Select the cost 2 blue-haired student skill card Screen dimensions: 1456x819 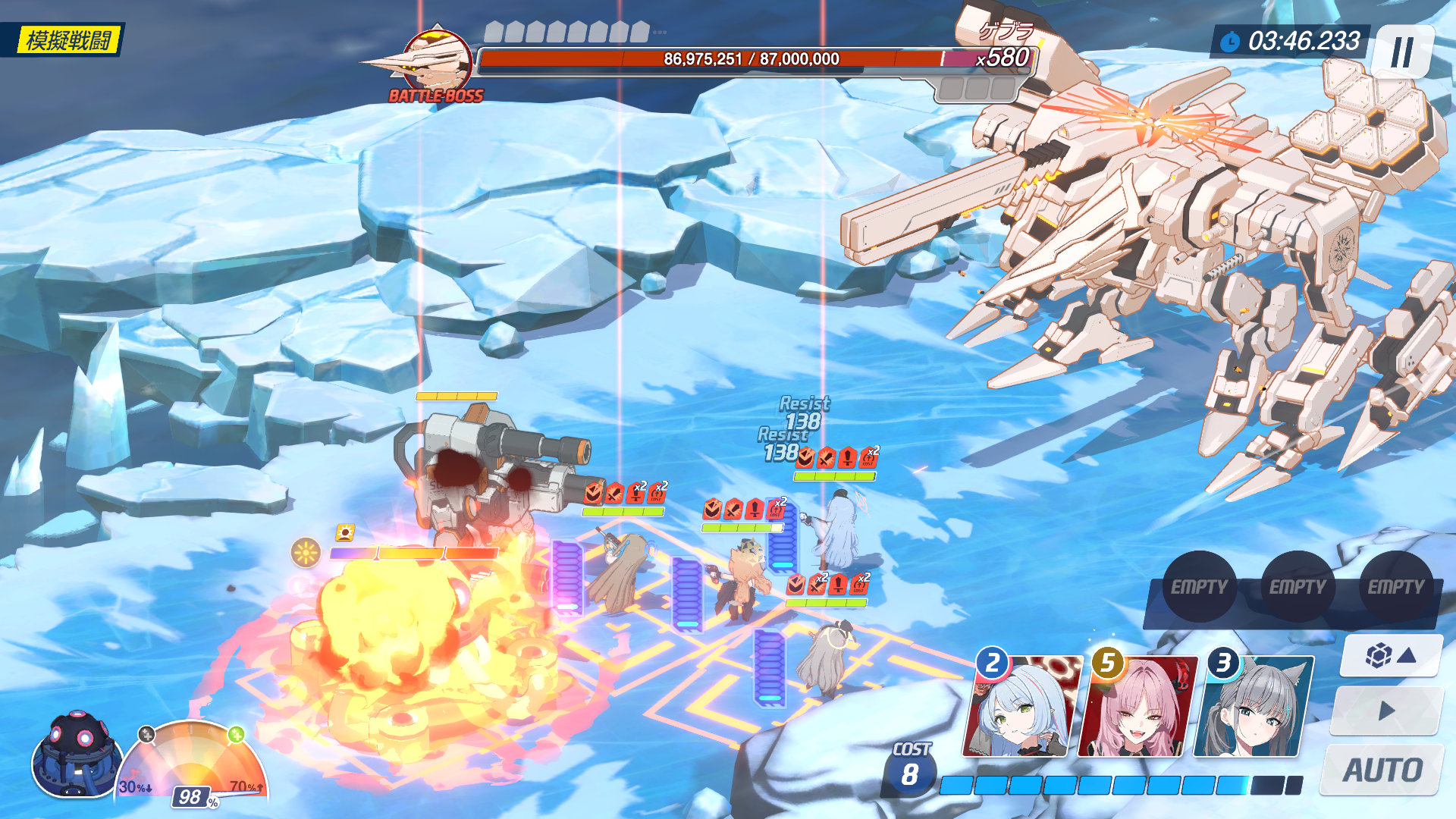[x=1022, y=707]
